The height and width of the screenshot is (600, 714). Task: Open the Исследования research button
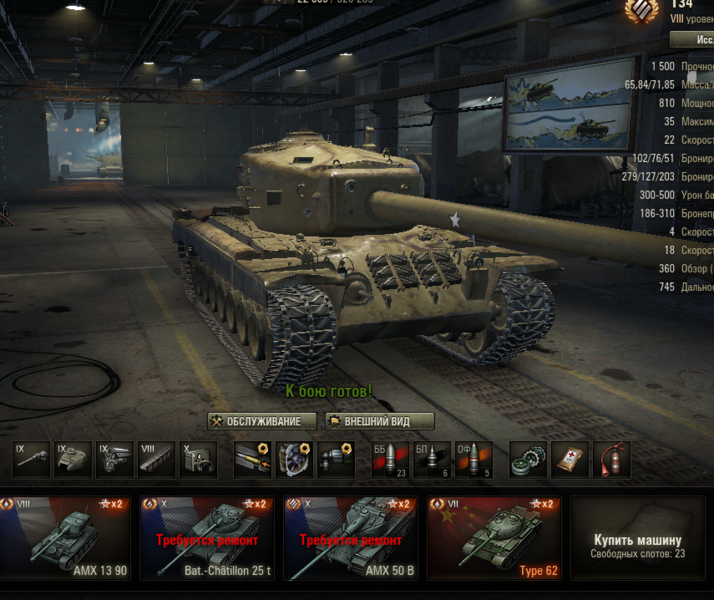pos(693,39)
